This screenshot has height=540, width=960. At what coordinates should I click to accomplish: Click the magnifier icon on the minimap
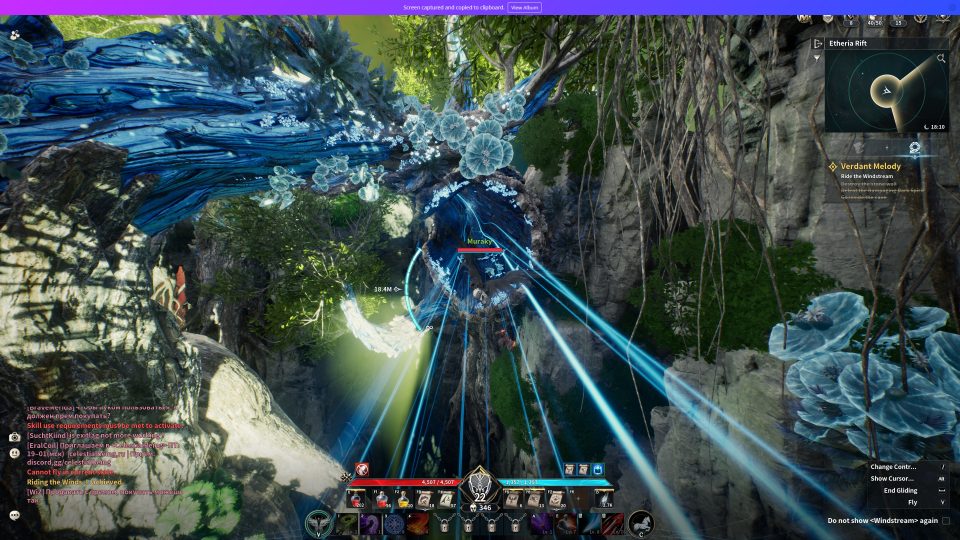(941, 59)
